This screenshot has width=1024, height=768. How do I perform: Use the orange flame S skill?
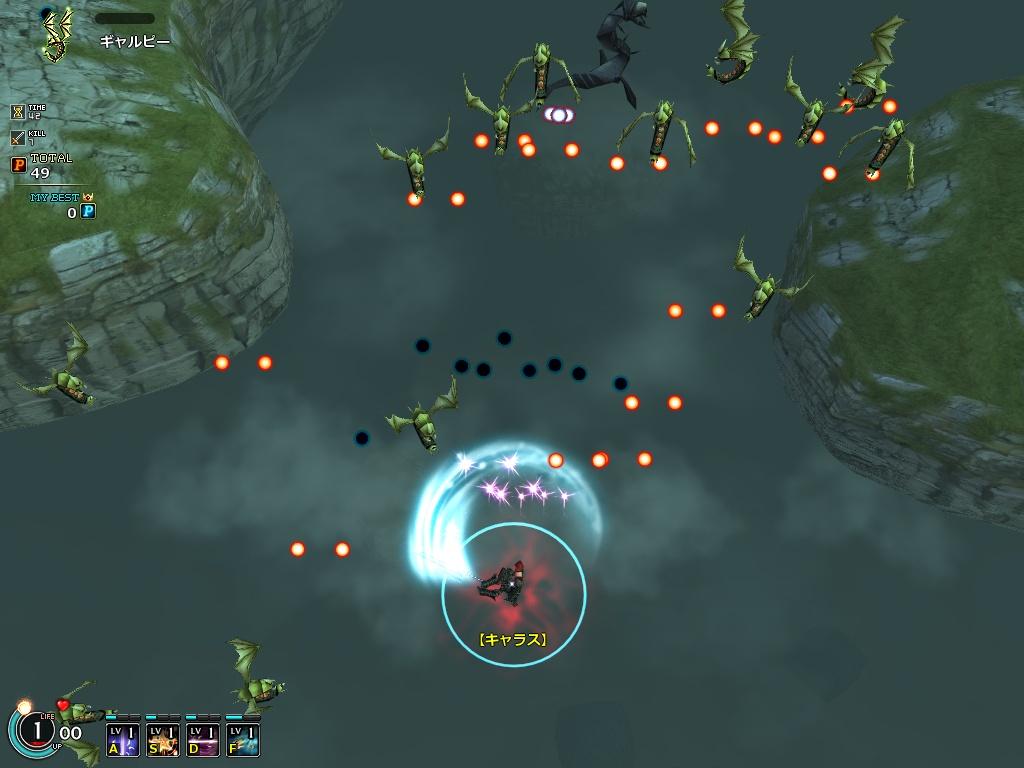163,739
